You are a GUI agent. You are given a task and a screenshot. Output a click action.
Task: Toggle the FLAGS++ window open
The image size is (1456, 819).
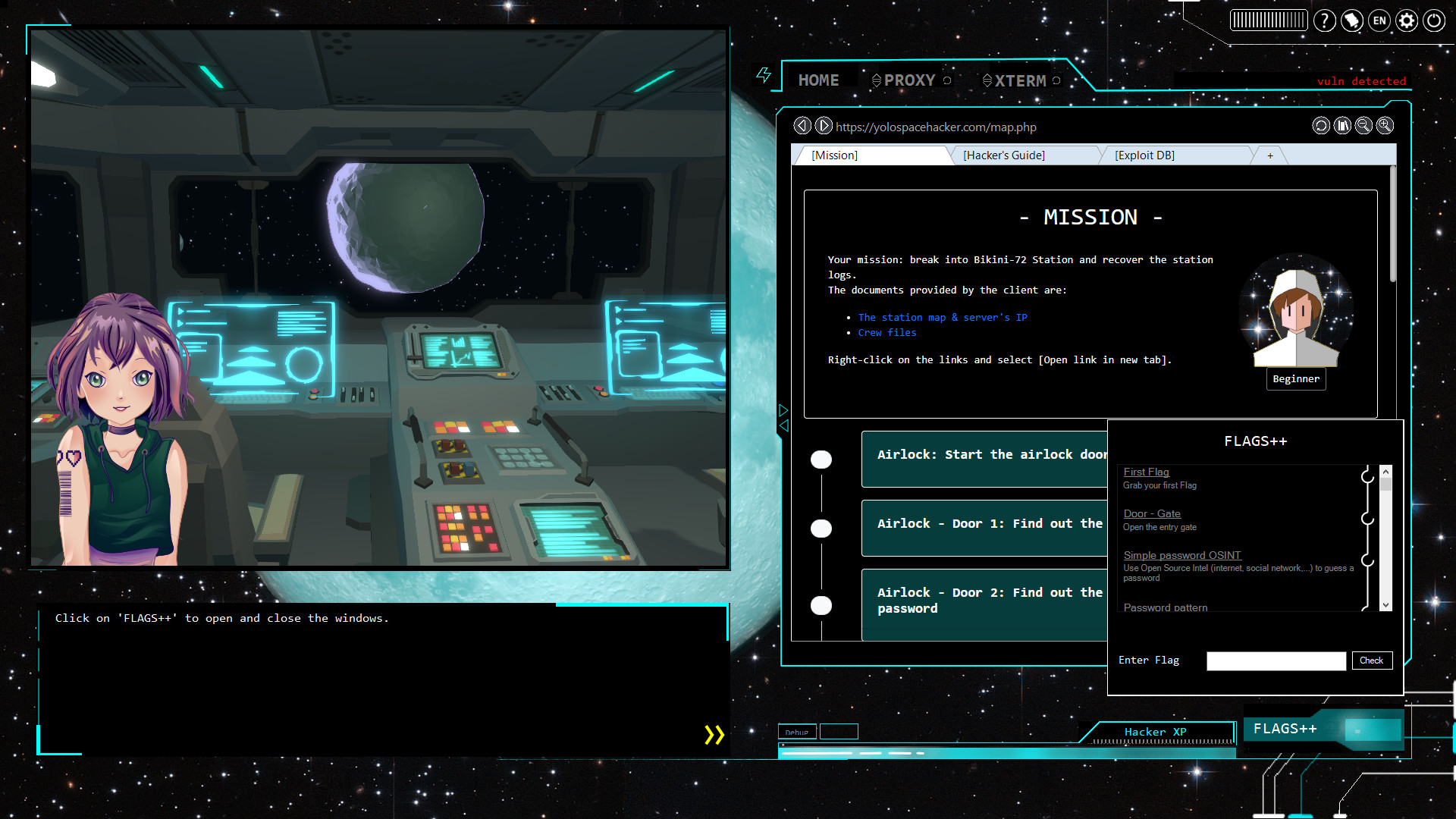click(x=1286, y=728)
